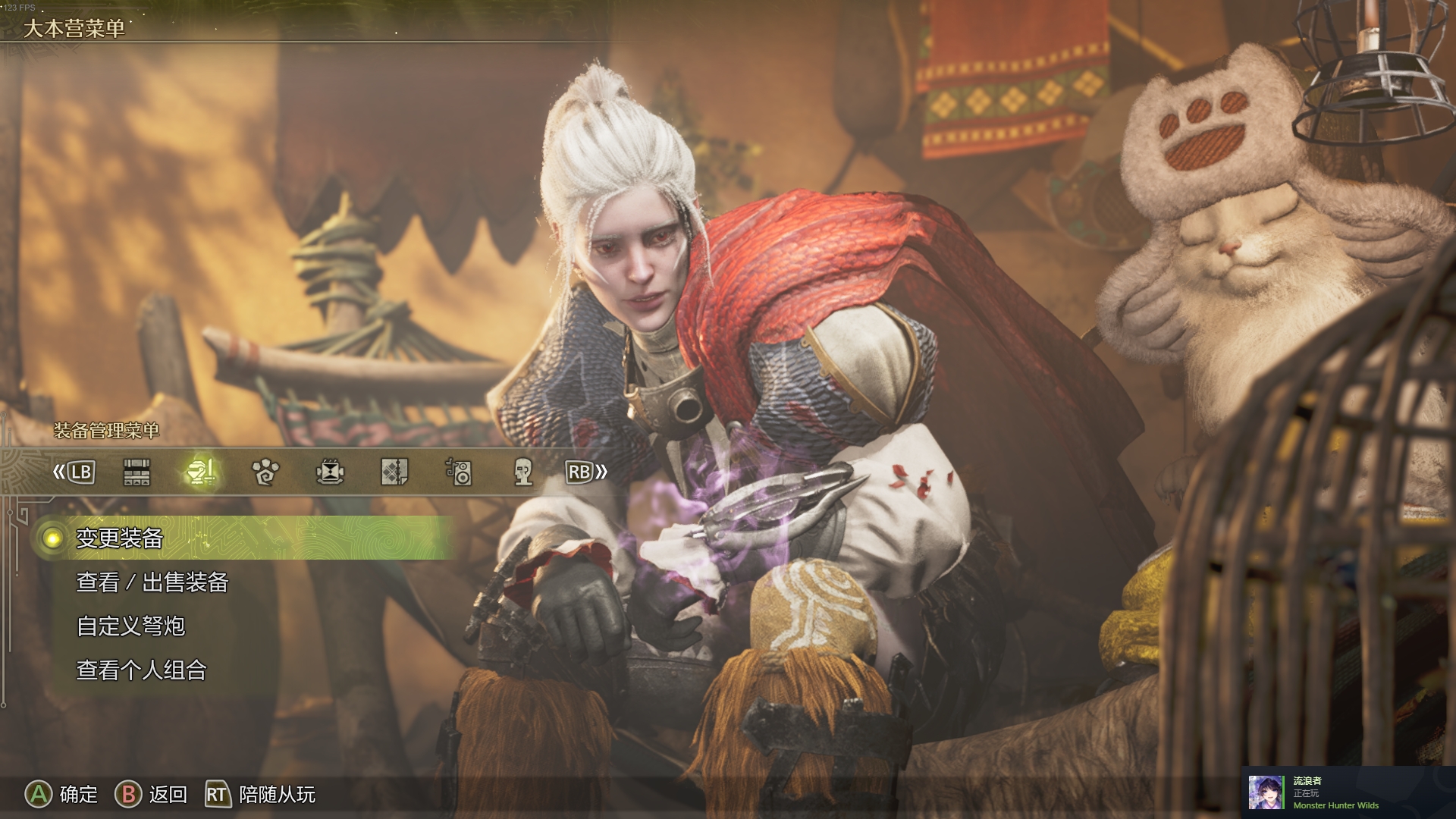Choose 自定义弩炮 option
Image resolution: width=1456 pixels, height=819 pixels.
coord(131,626)
